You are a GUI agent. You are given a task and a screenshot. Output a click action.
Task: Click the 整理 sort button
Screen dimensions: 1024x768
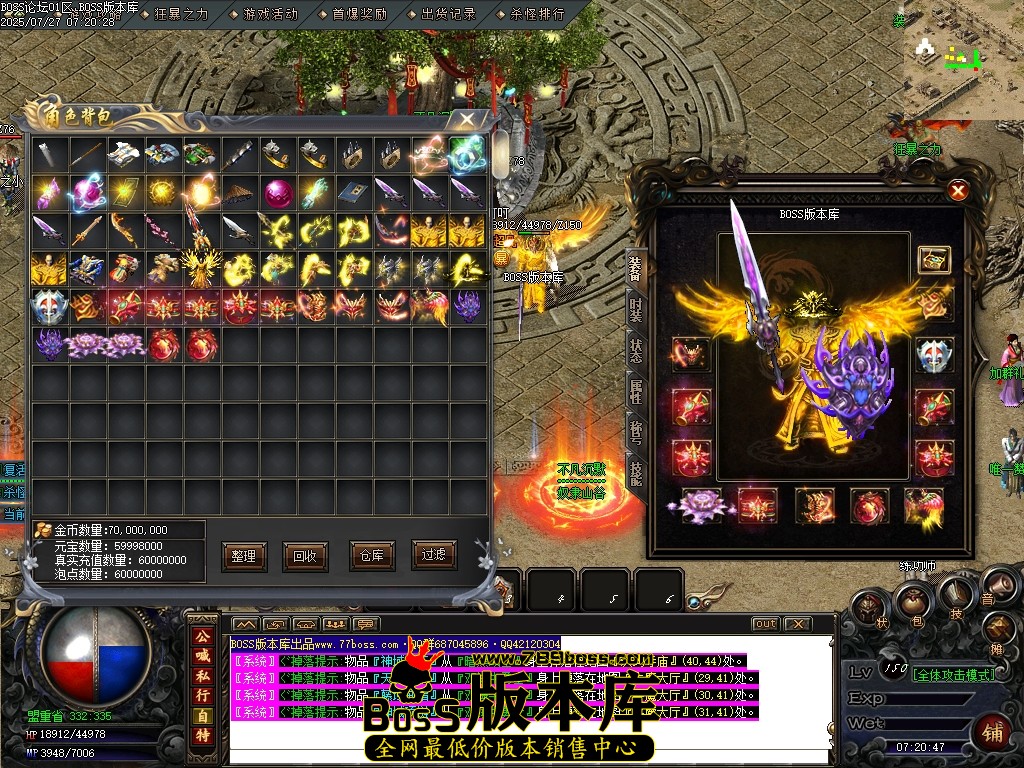243,556
